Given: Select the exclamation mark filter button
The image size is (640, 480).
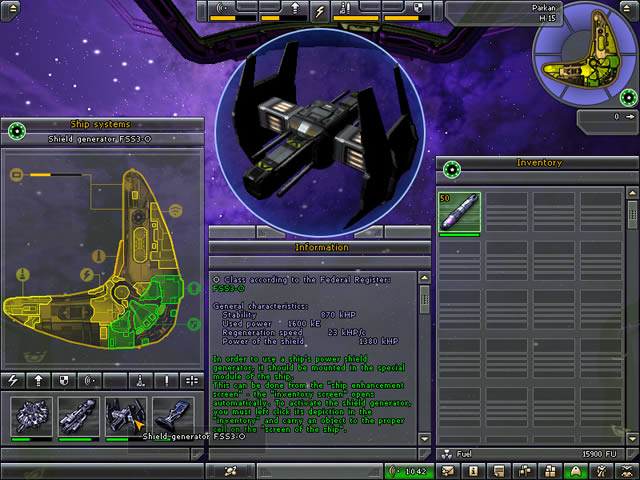Looking at the screenshot, I should tap(166, 380).
